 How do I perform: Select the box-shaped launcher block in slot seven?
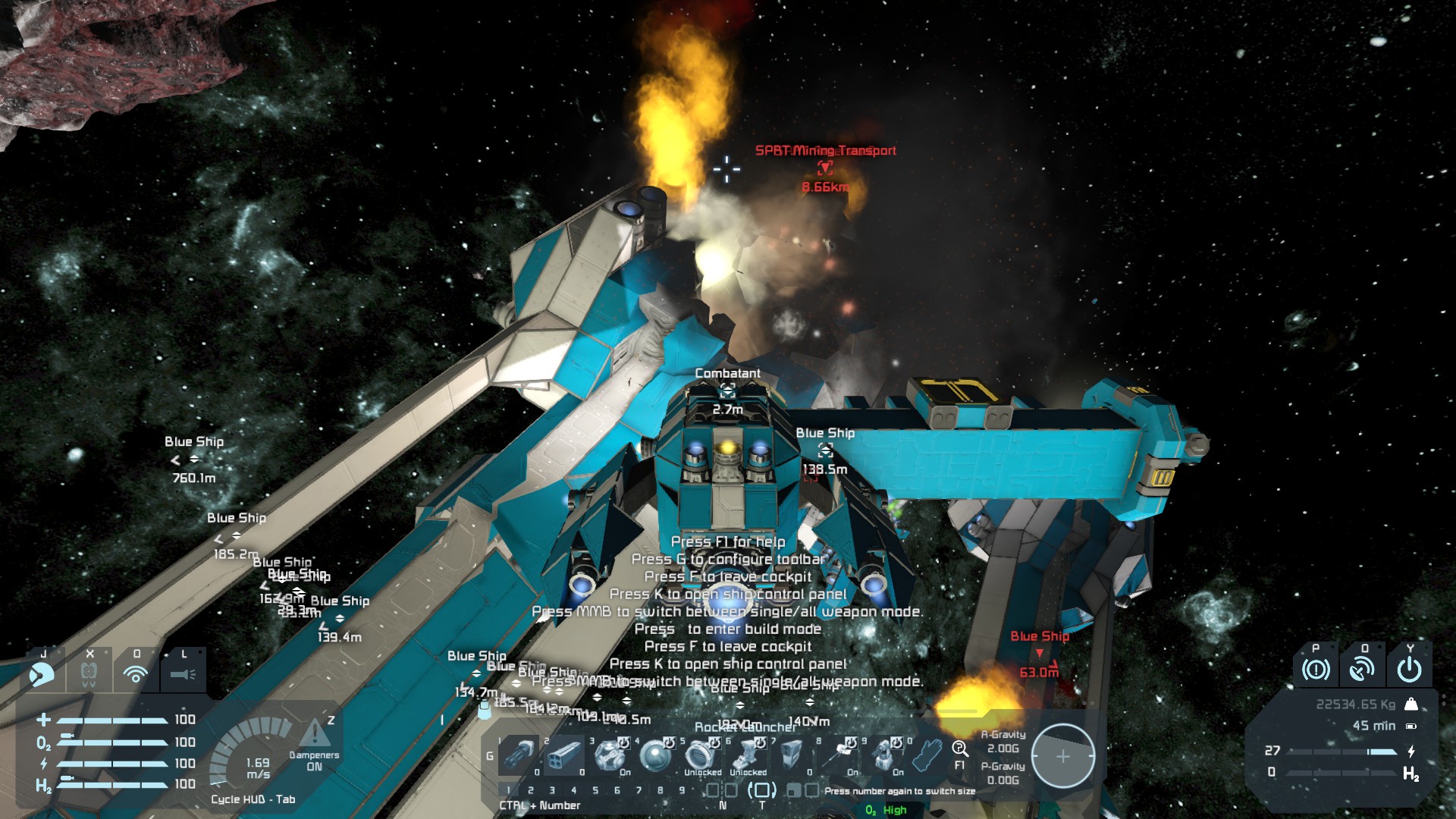791,756
